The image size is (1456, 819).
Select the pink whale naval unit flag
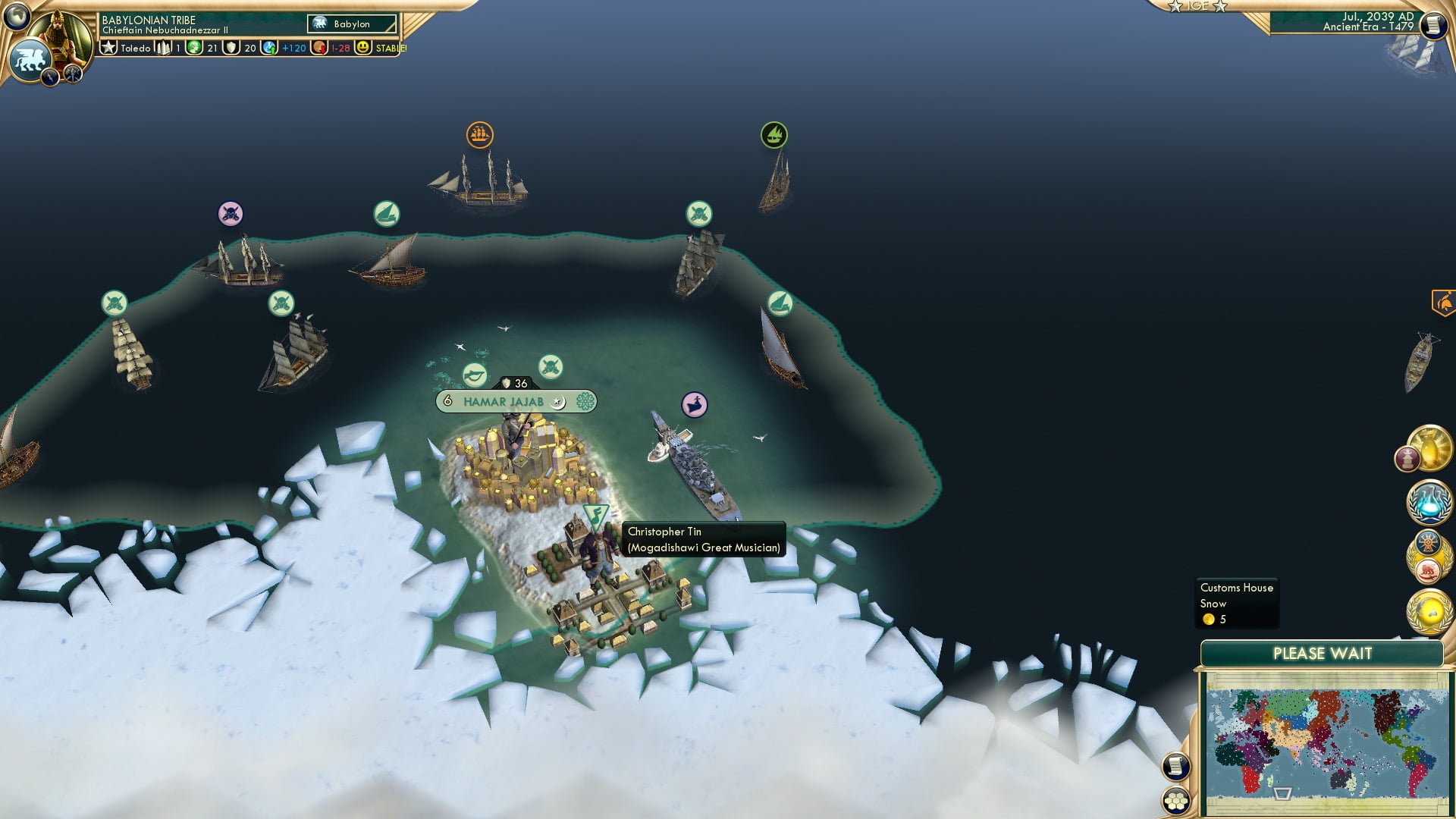[x=694, y=405]
